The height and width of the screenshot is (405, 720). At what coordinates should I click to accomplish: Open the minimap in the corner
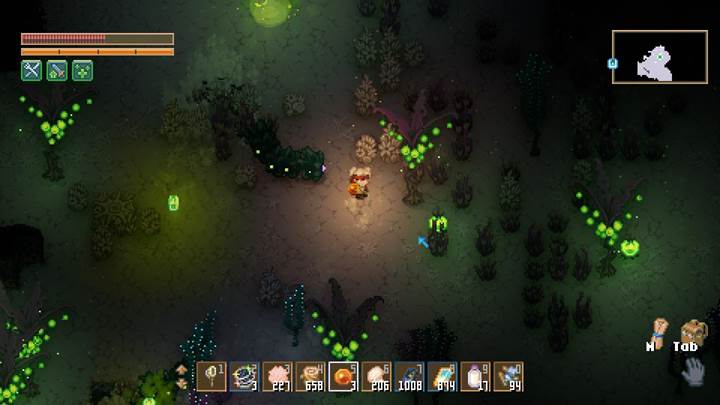tap(659, 57)
